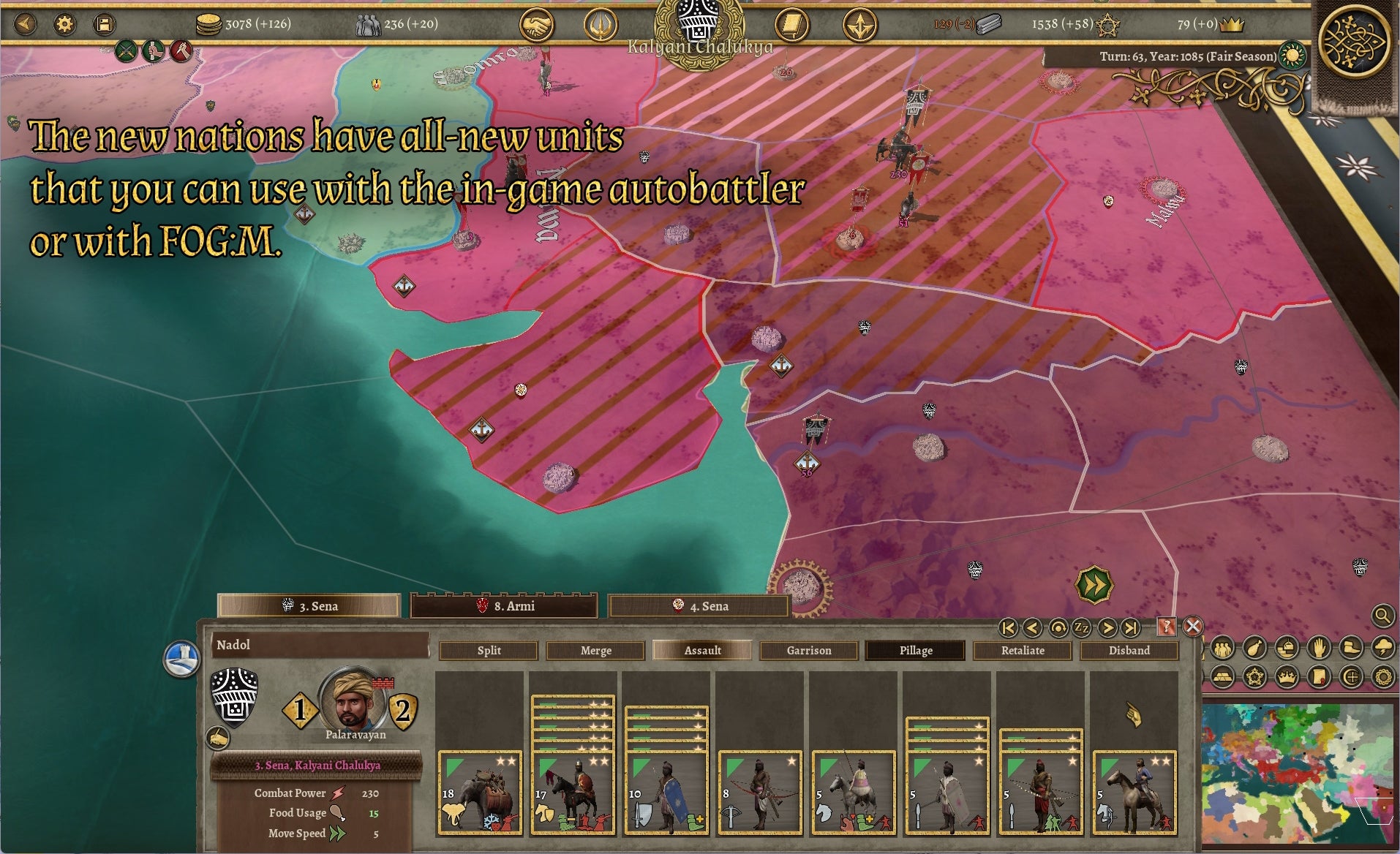Toggle the weather overlay icon on sidebar
1400x854 pixels.
coord(1383,649)
